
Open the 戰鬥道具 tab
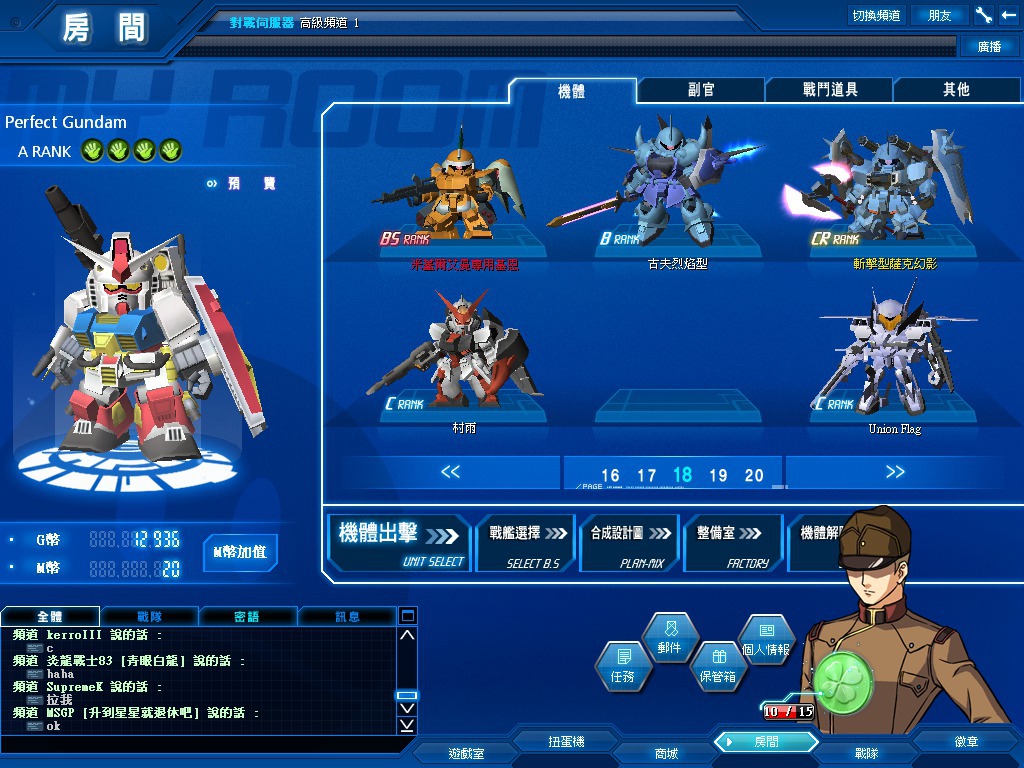(830, 90)
